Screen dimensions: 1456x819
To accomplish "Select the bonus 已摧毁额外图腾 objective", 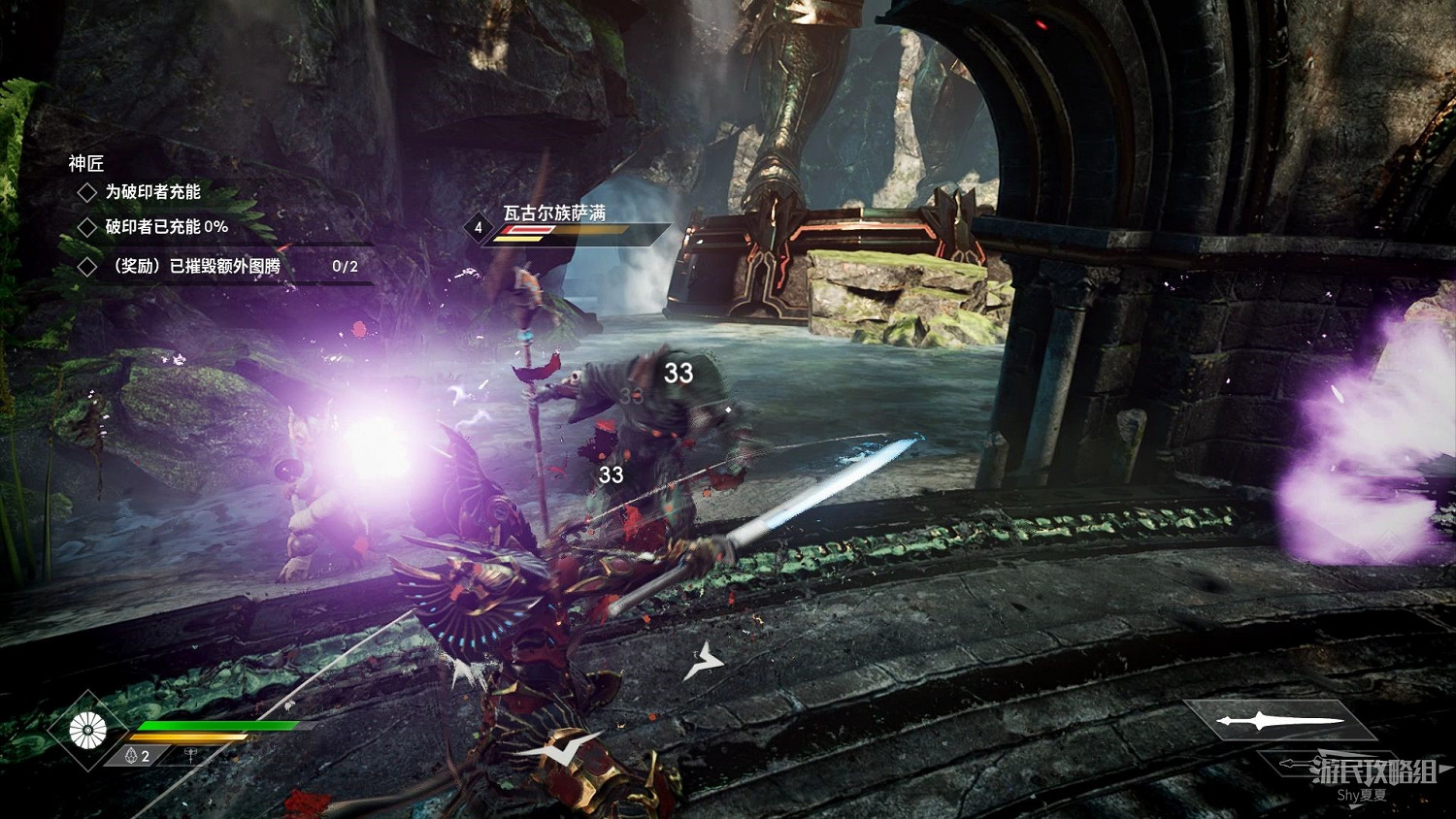I will click(x=196, y=266).
